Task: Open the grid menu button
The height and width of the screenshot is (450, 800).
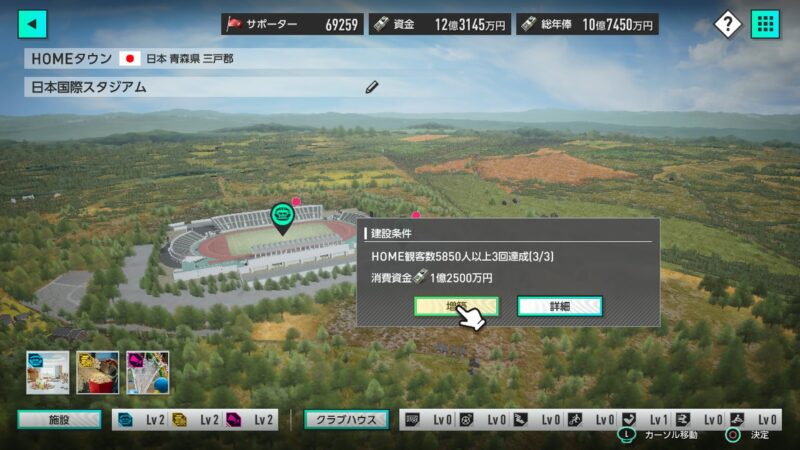Action: pos(765,24)
